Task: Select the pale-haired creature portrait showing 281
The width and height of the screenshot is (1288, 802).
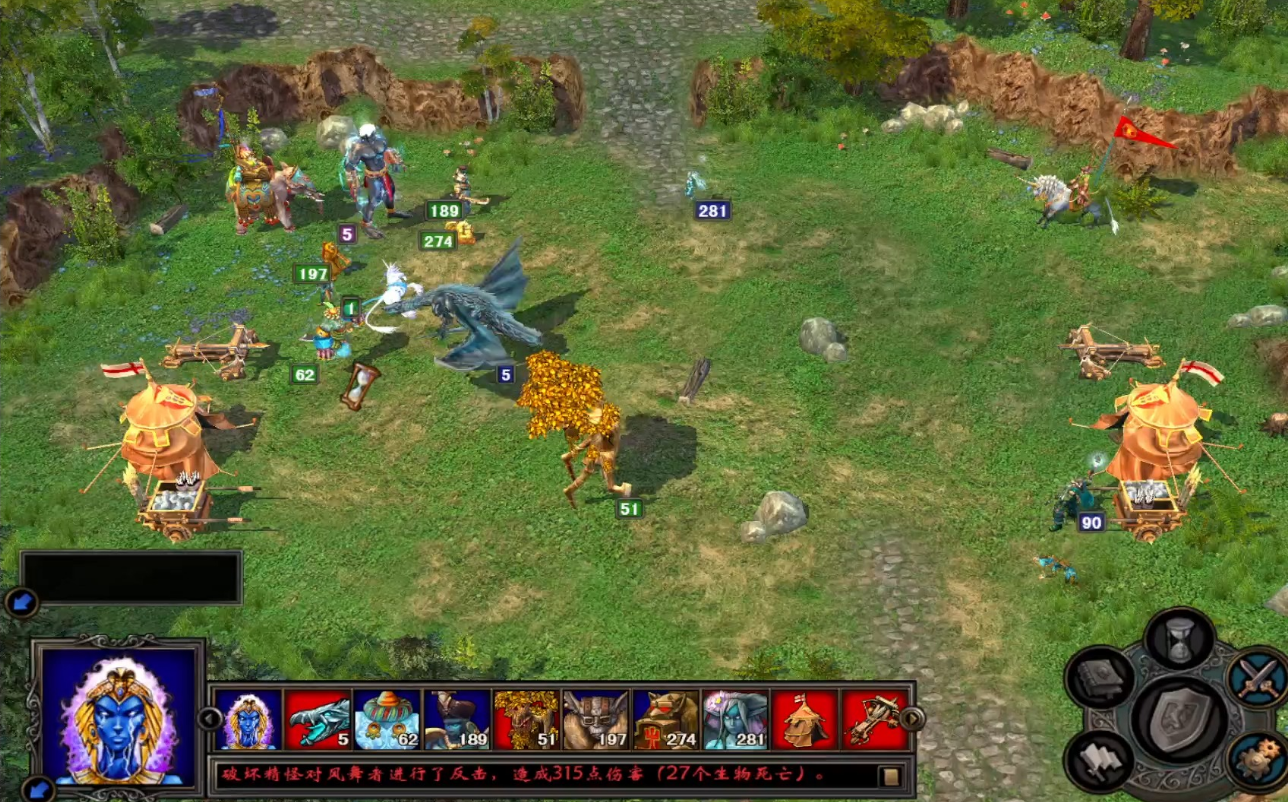Action: [x=736, y=720]
